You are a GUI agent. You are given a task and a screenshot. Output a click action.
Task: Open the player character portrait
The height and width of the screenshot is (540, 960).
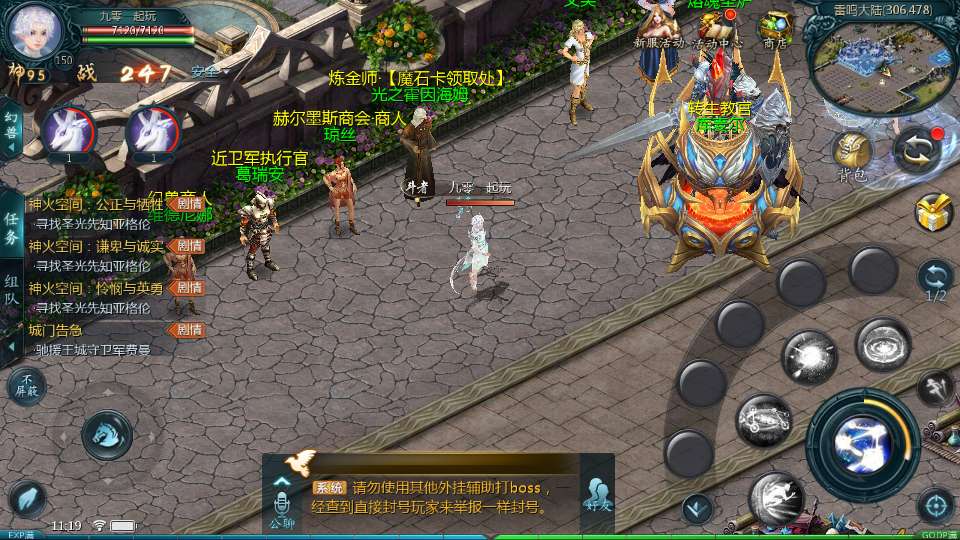tap(35, 30)
